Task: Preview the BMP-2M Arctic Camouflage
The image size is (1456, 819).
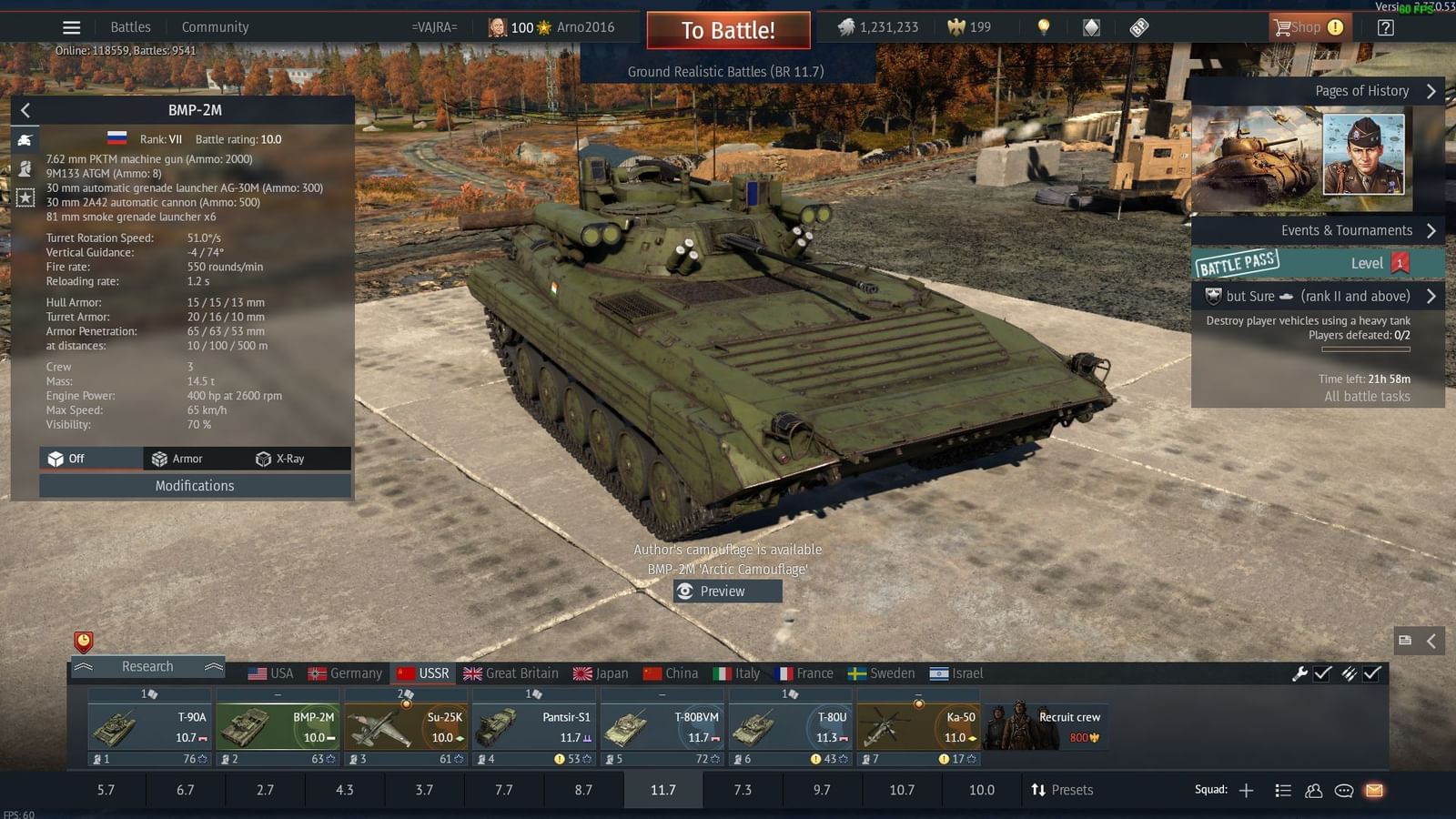Action: click(726, 591)
